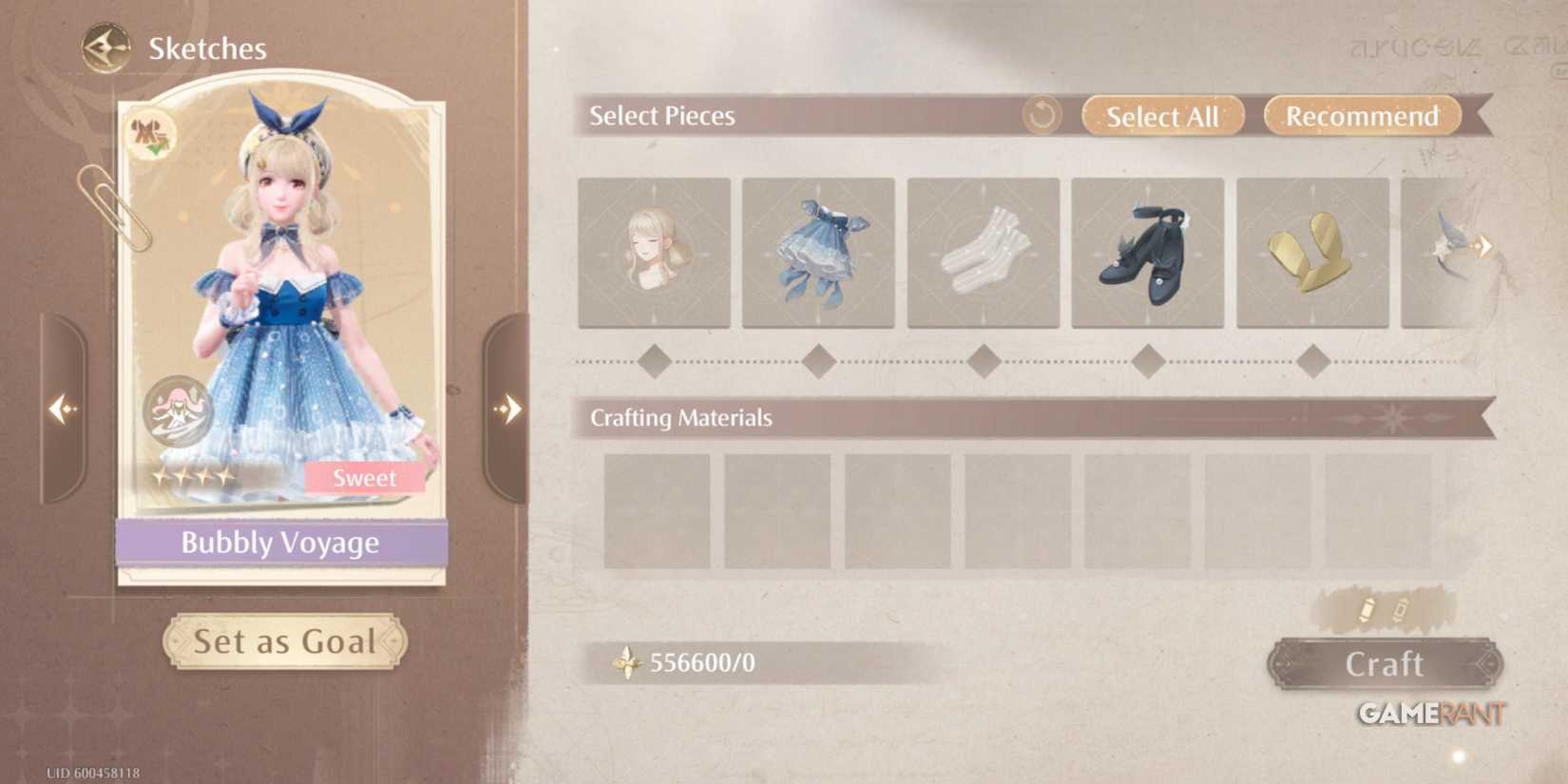The image size is (1568, 784).
Task: Select the golden gloves piece
Action: [1313, 252]
